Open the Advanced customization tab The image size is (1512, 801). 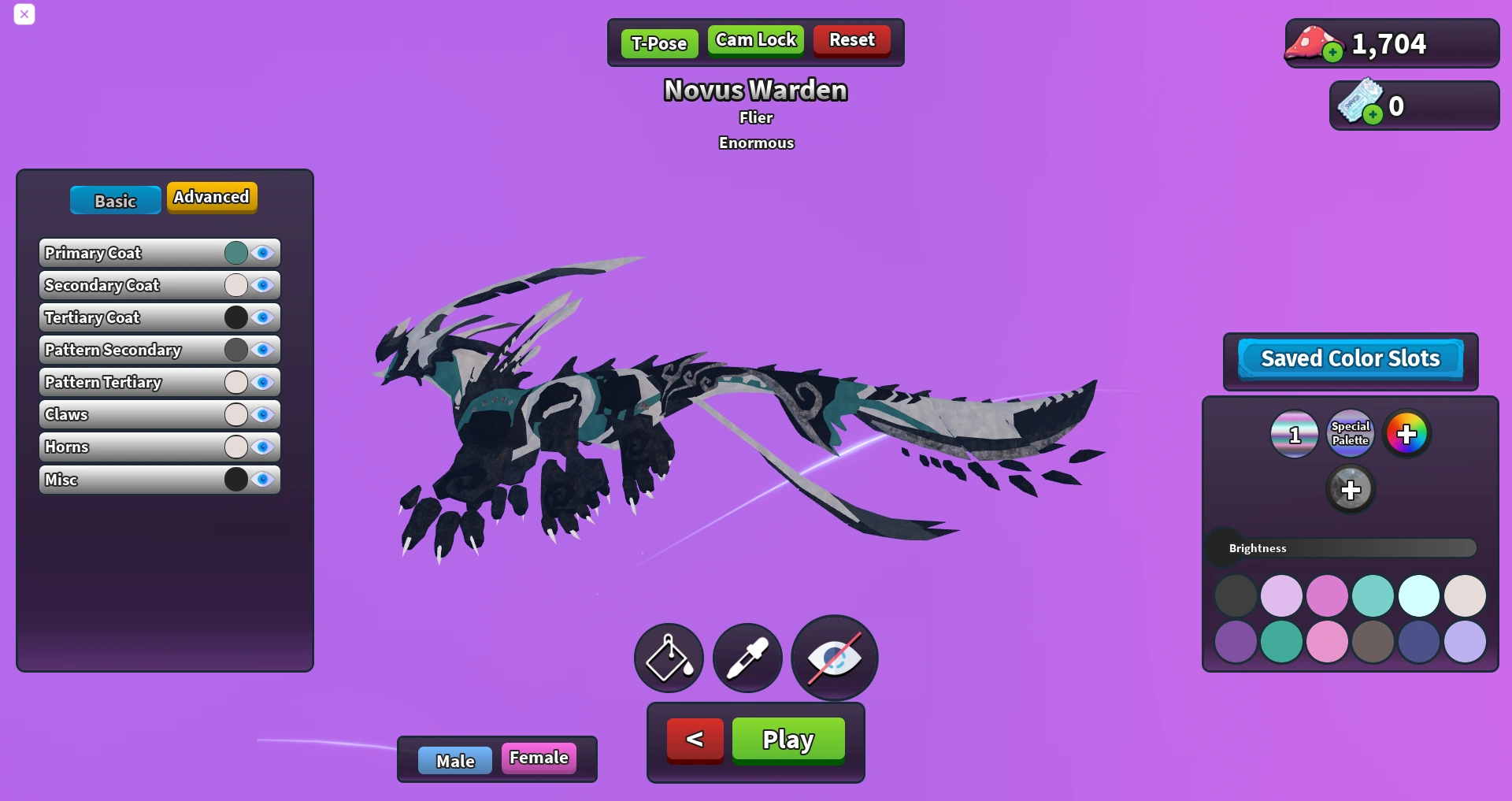tap(210, 198)
